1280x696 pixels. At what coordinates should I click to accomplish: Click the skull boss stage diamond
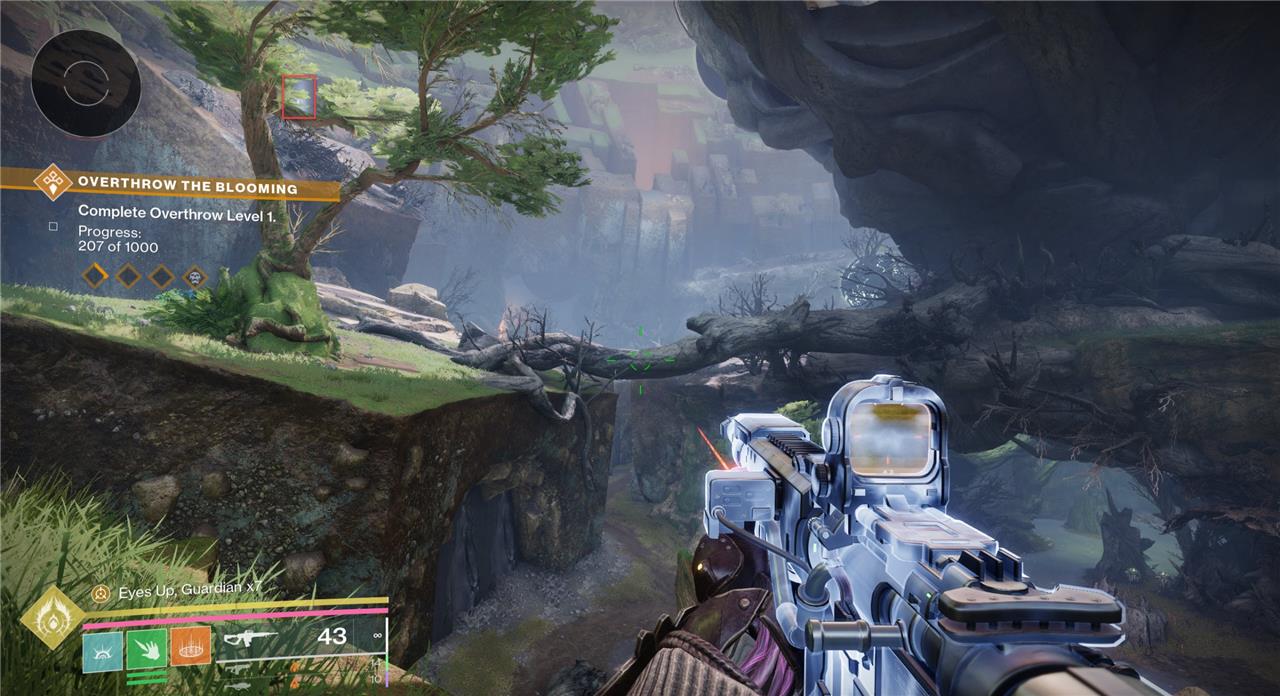pos(194,276)
